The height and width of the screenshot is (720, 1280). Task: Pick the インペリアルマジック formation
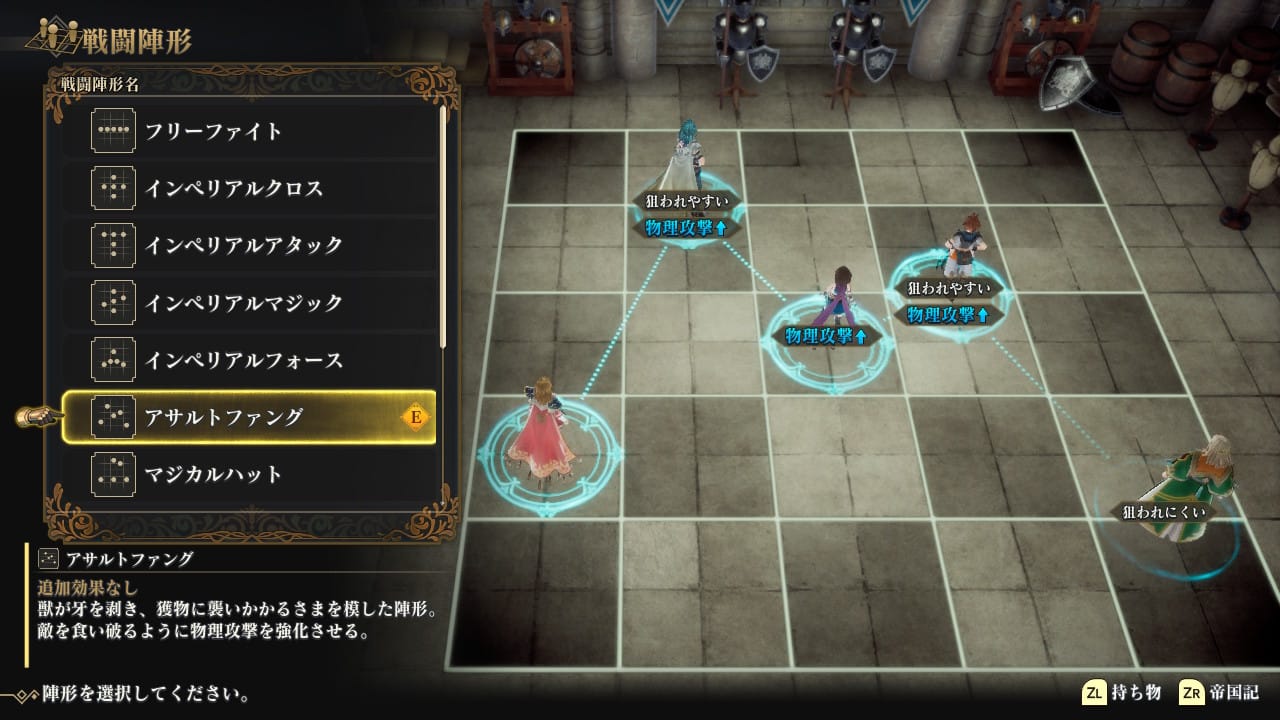(250, 302)
